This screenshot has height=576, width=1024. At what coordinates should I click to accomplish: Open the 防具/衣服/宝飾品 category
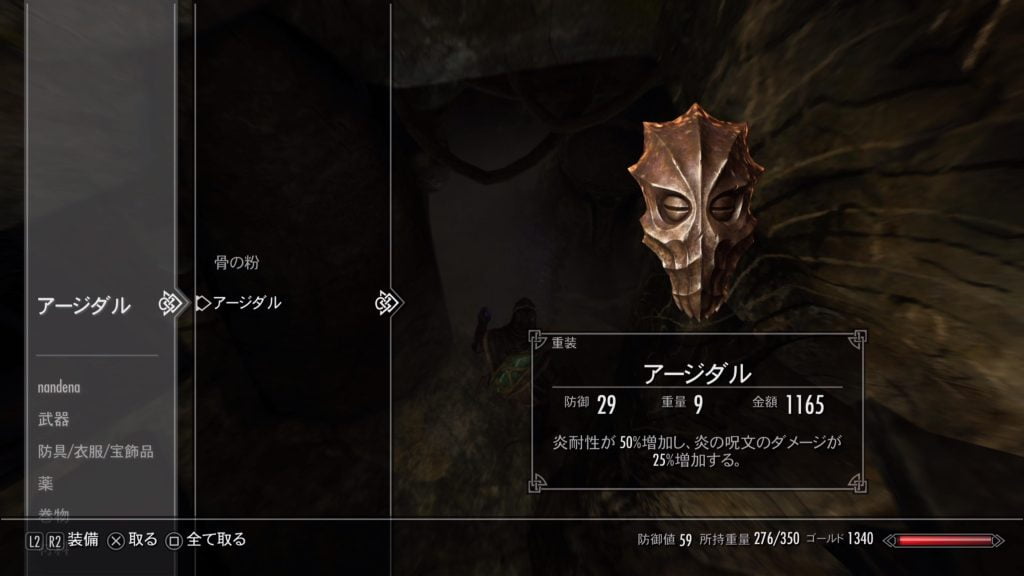pos(96,451)
